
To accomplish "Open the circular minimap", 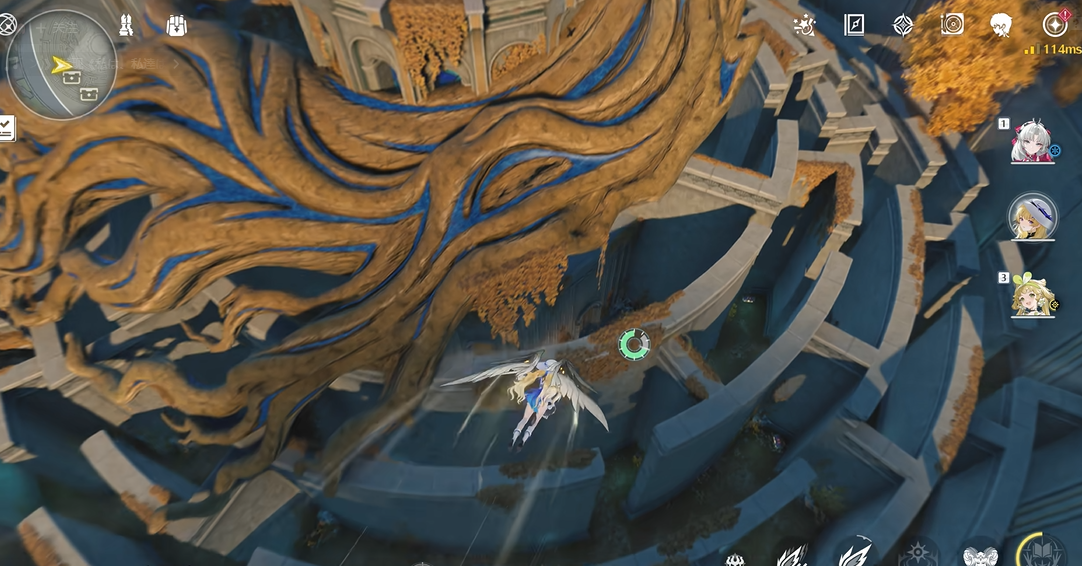I will coord(61,65).
